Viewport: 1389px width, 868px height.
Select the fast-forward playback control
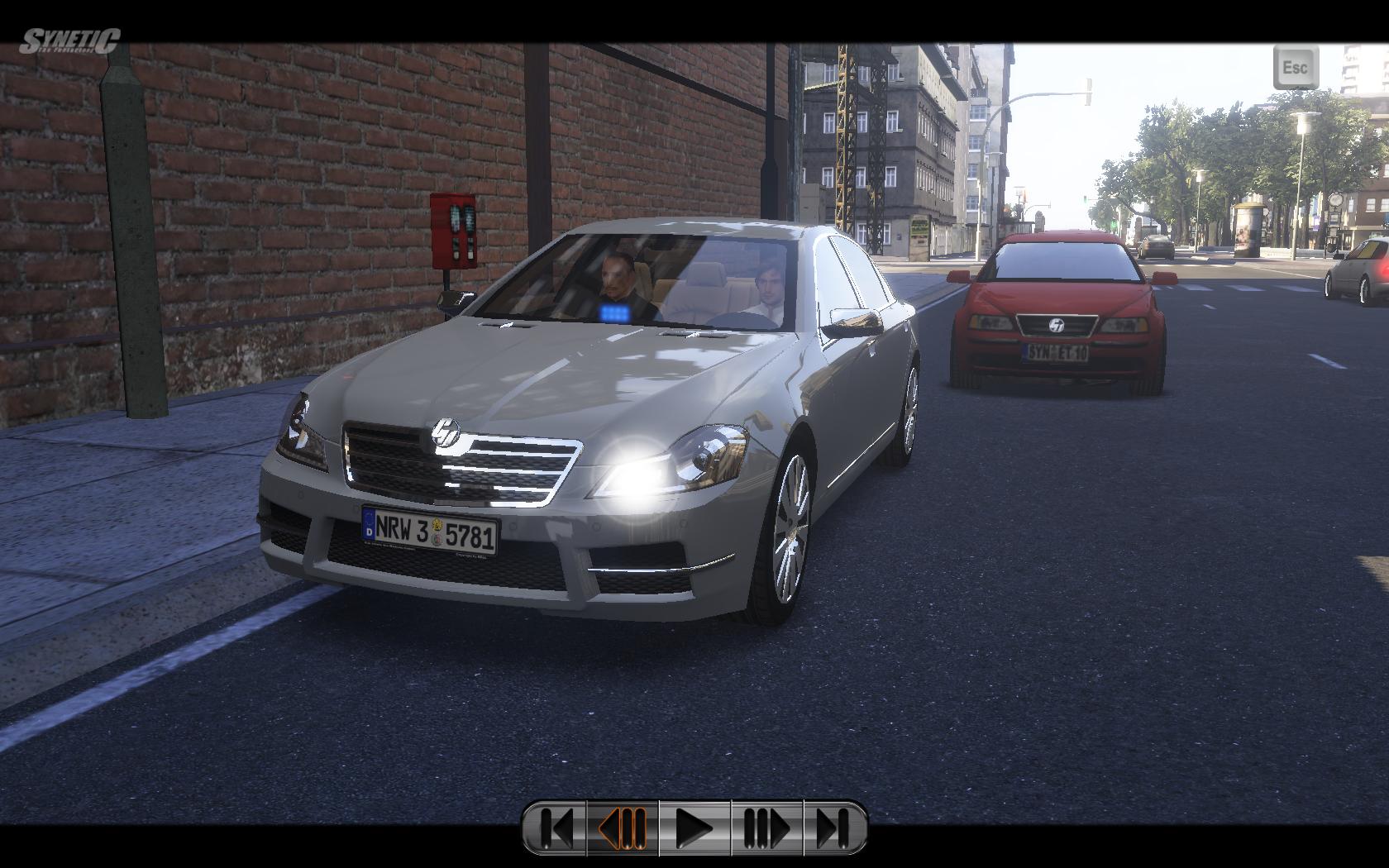tap(766, 827)
